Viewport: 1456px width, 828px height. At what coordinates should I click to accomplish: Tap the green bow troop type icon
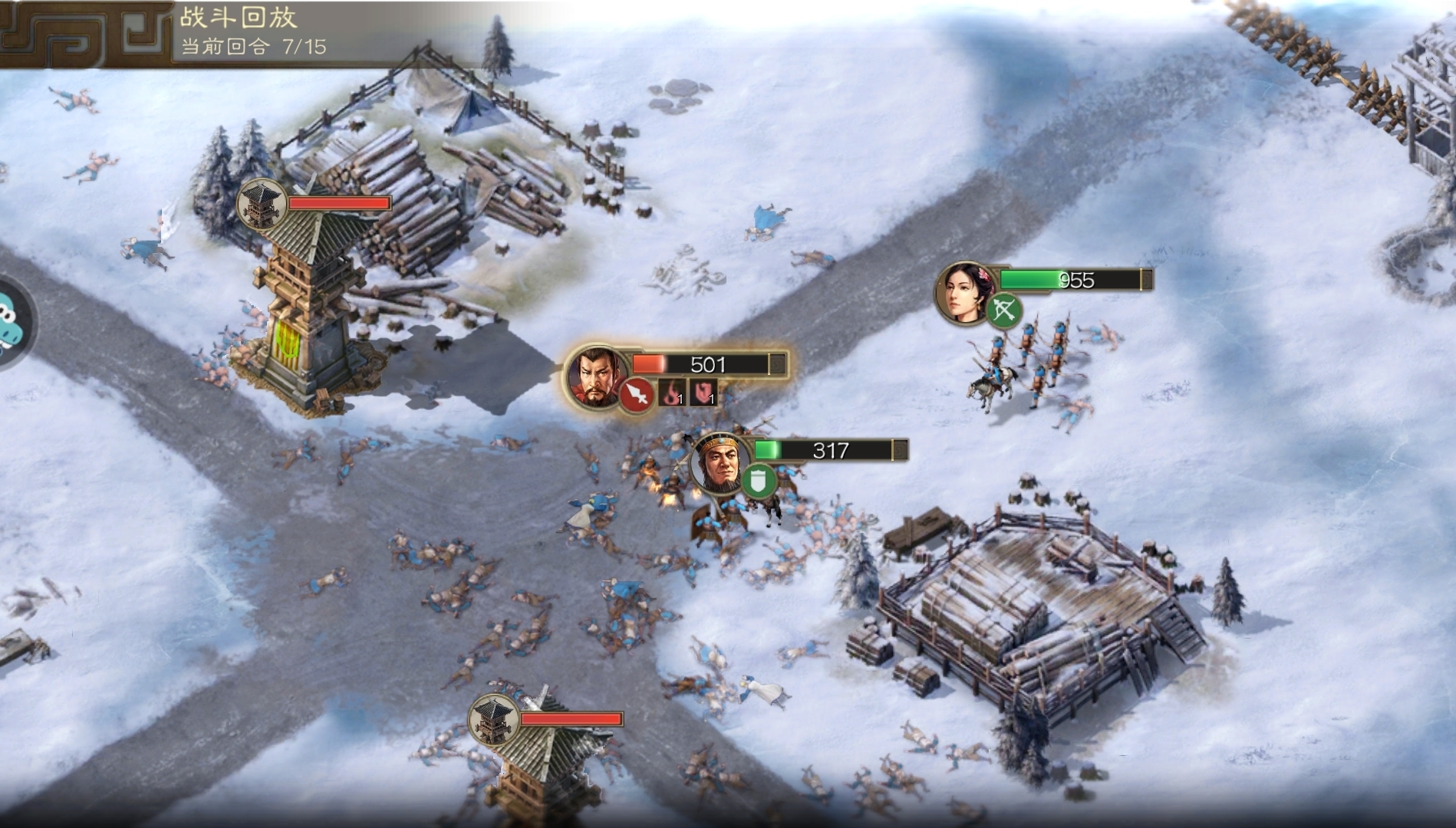click(x=1004, y=310)
